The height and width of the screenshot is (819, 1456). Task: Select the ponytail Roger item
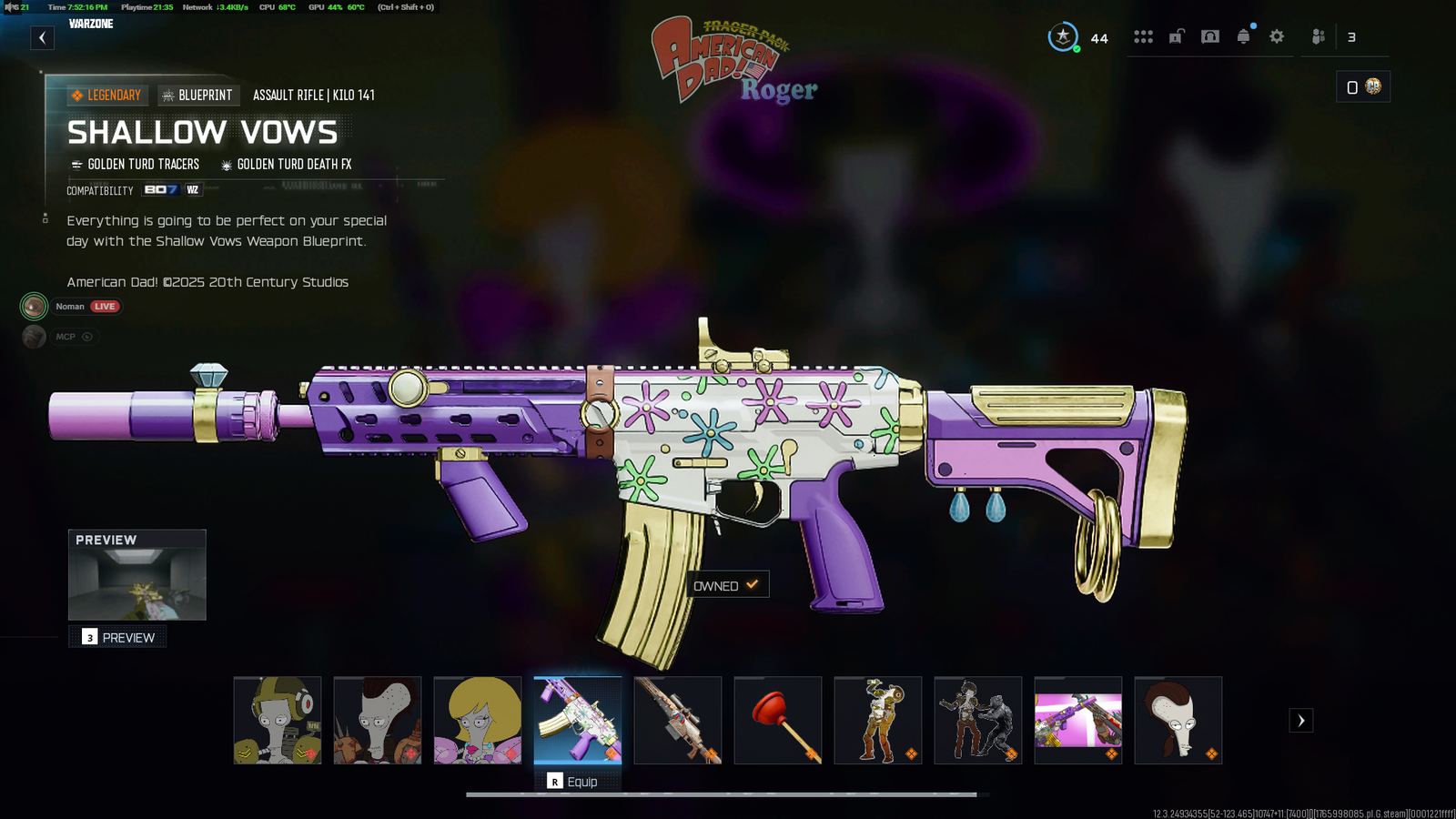pyautogui.click(x=1178, y=720)
